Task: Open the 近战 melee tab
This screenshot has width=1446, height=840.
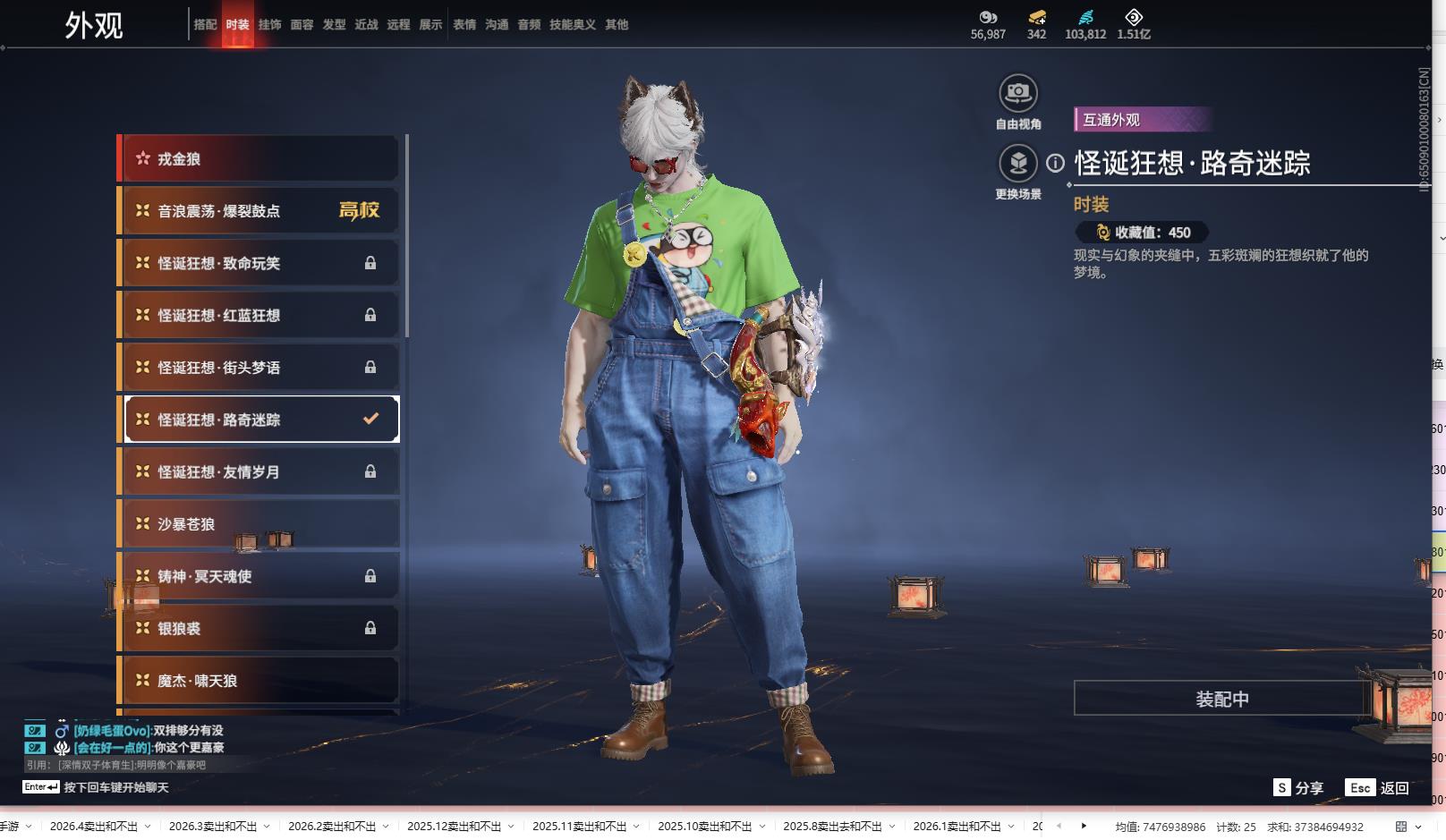Action: (x=366, y=25)
